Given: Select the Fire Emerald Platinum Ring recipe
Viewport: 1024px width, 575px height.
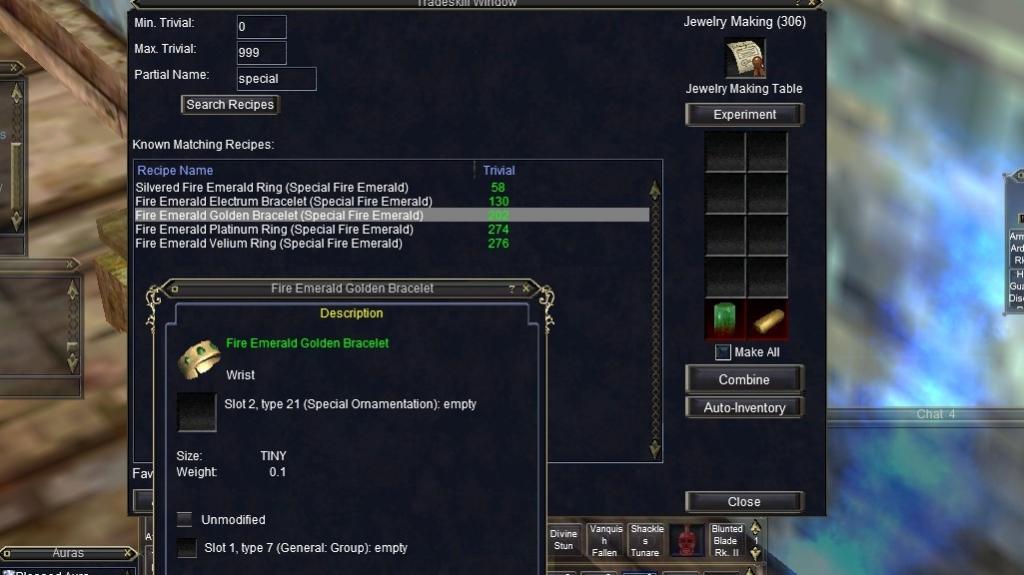Looking at the screenshot, I should point(274,230).
